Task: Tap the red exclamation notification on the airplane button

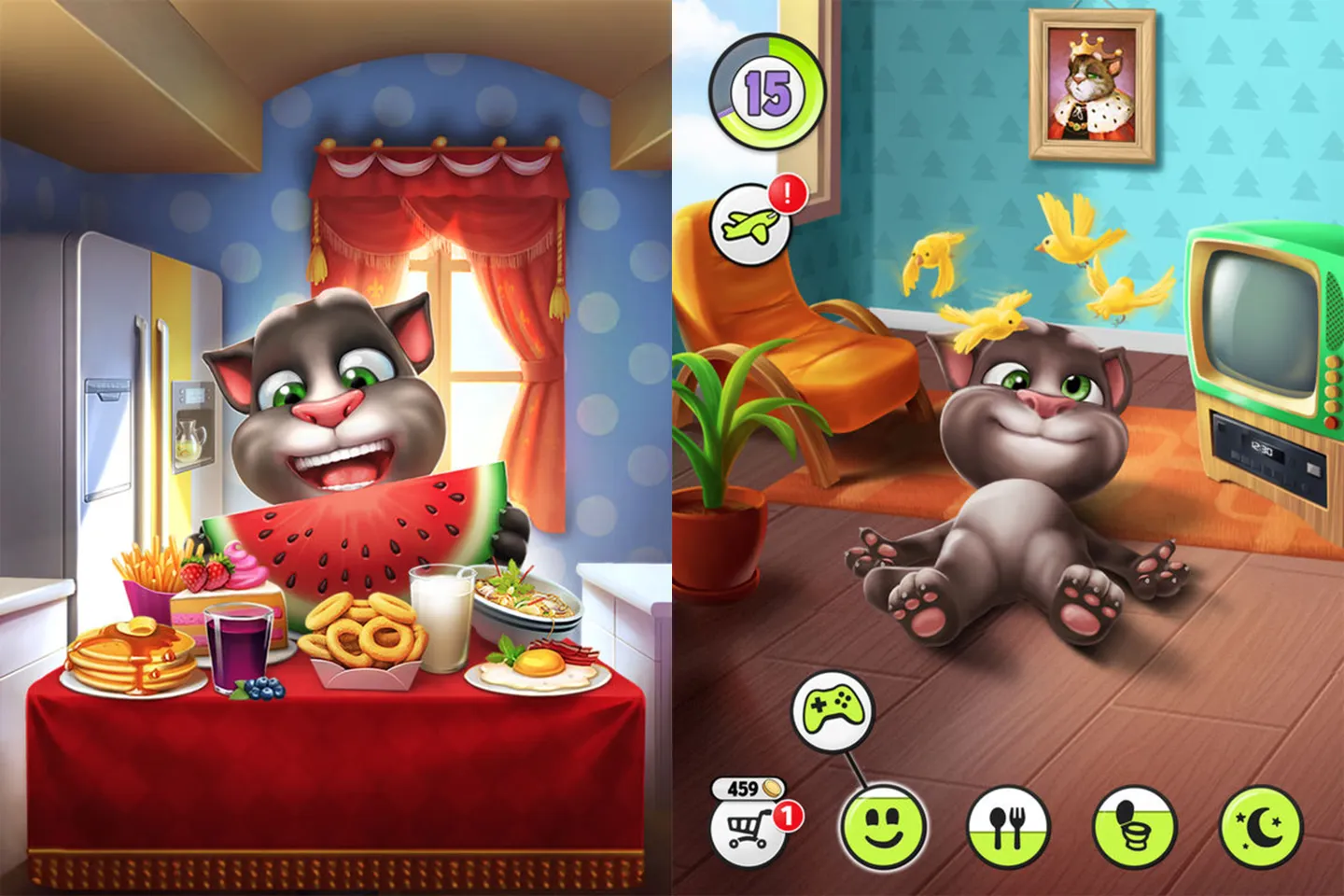Action: pos(787,193)
